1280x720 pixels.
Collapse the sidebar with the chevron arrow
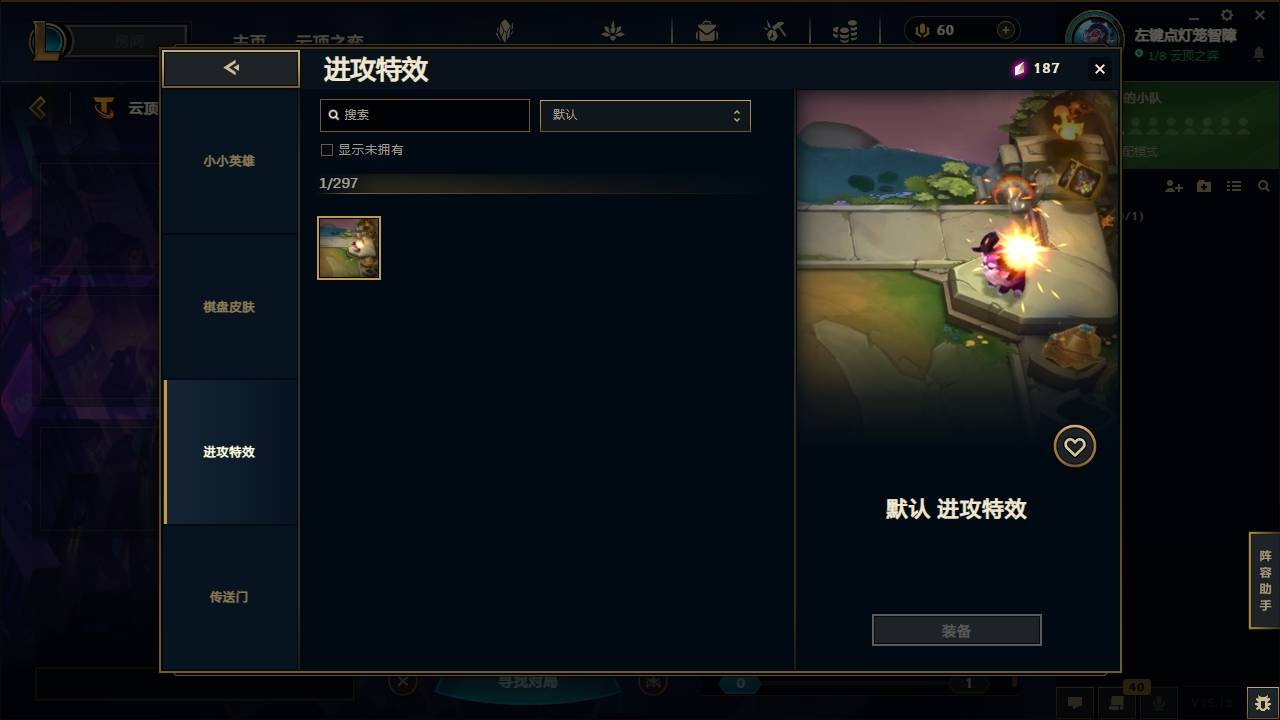click(231, 68)
